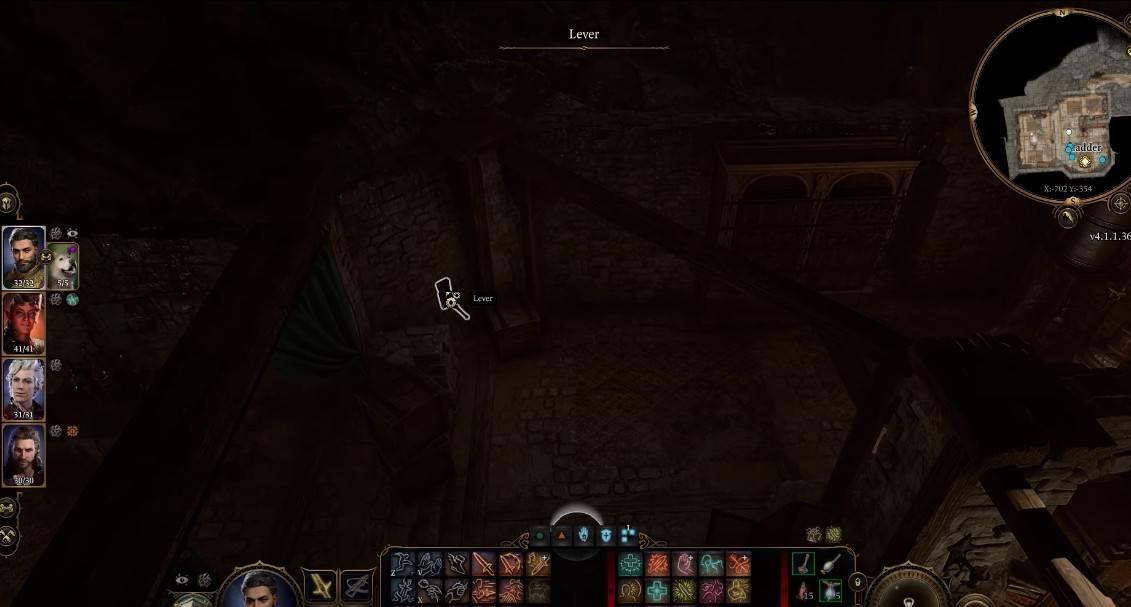
Task: Click the orange triangle action filter
Action: tap(562, 535)
